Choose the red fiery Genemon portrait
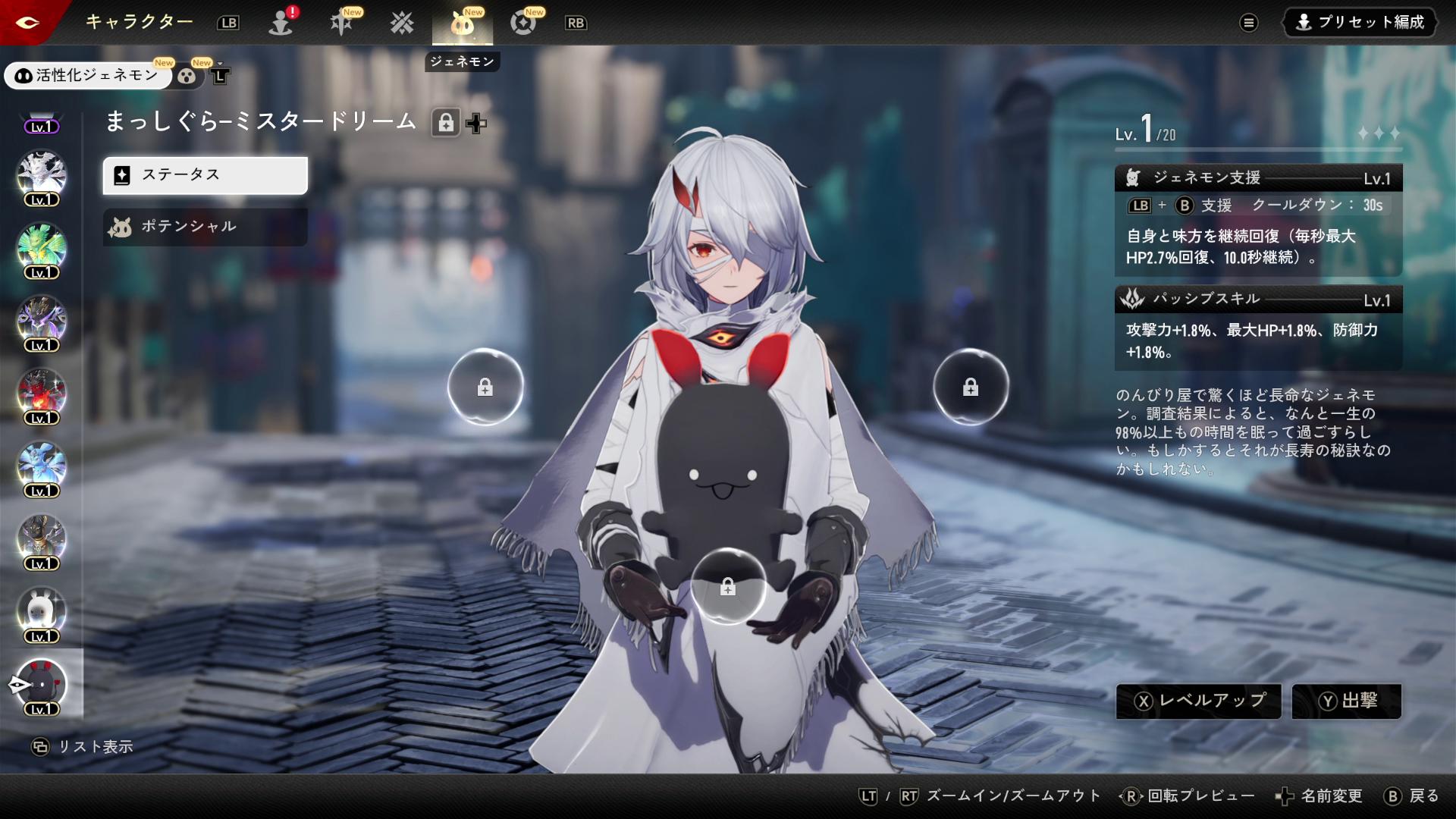1456x819 pixels. click(42, 393)
